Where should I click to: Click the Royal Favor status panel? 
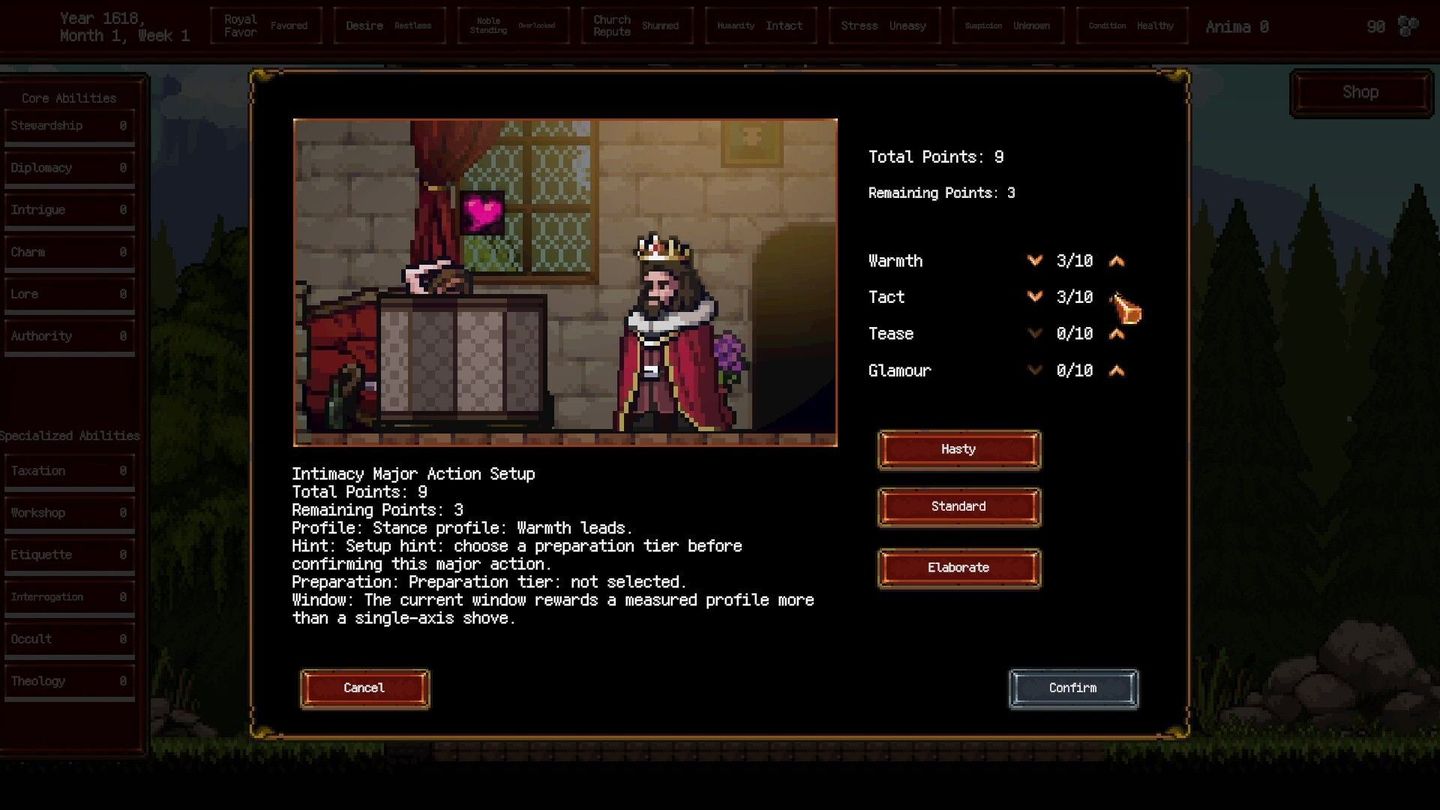266,25
